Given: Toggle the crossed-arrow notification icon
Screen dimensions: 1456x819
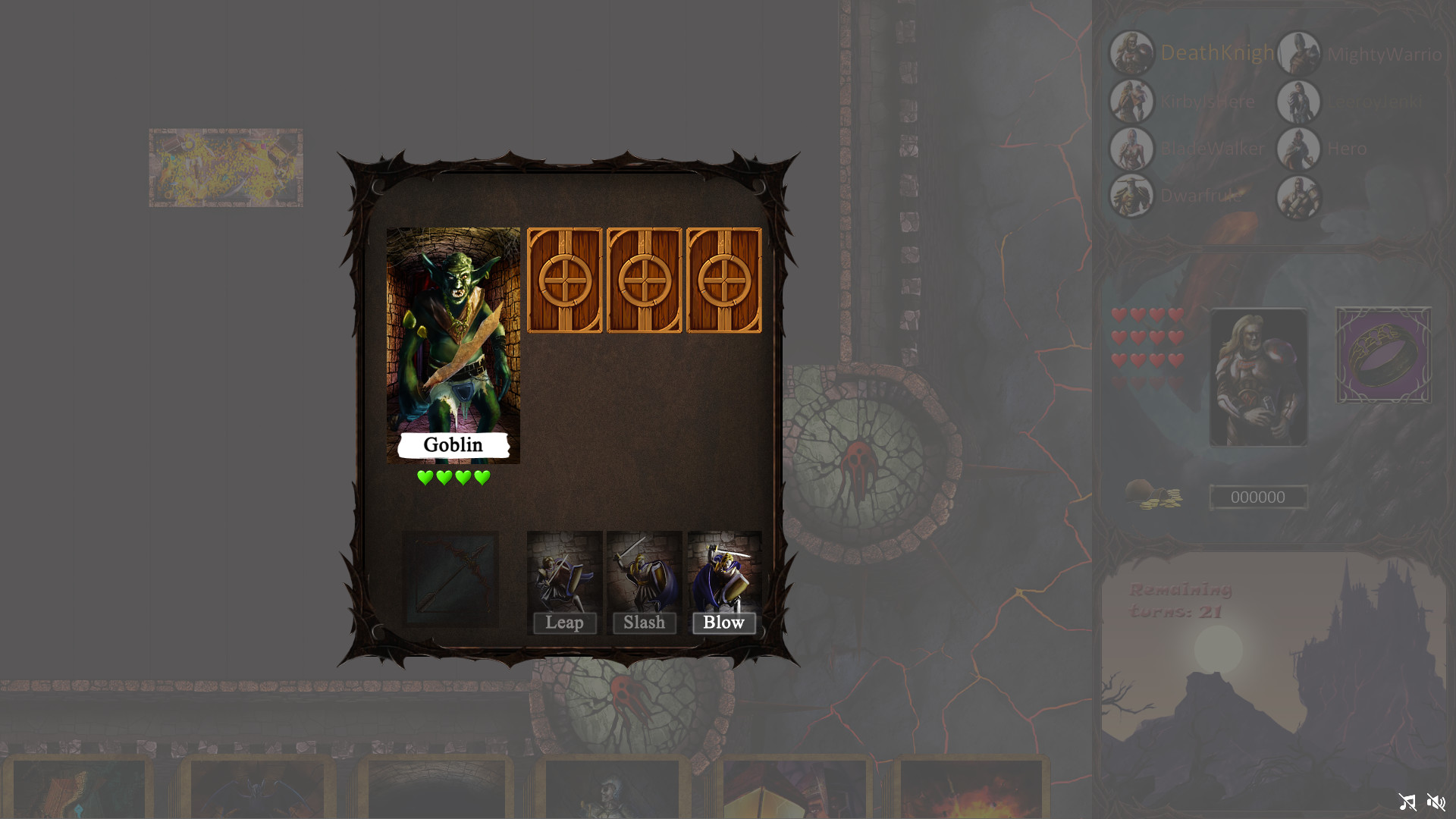Looking at the screenshot, I should tap(1407, 802).
